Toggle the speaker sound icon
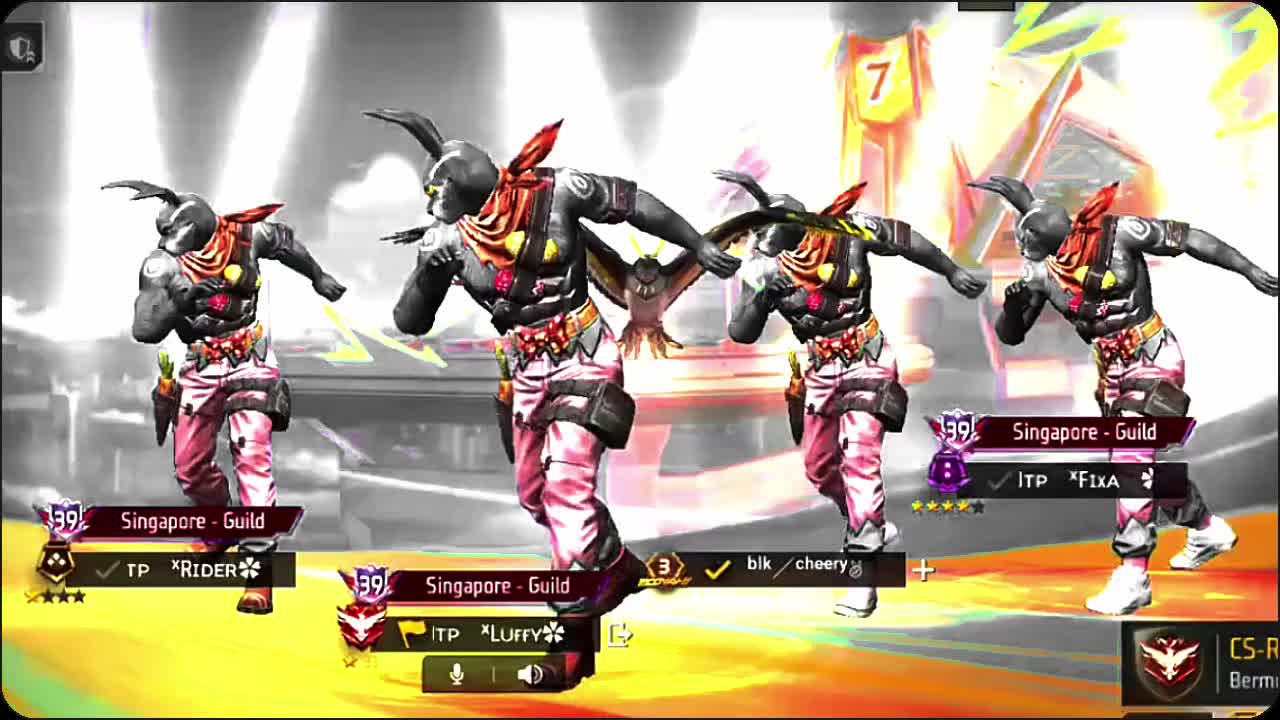Image resolution: width=1280 pixels, height=720 pixels. (530, 674)
